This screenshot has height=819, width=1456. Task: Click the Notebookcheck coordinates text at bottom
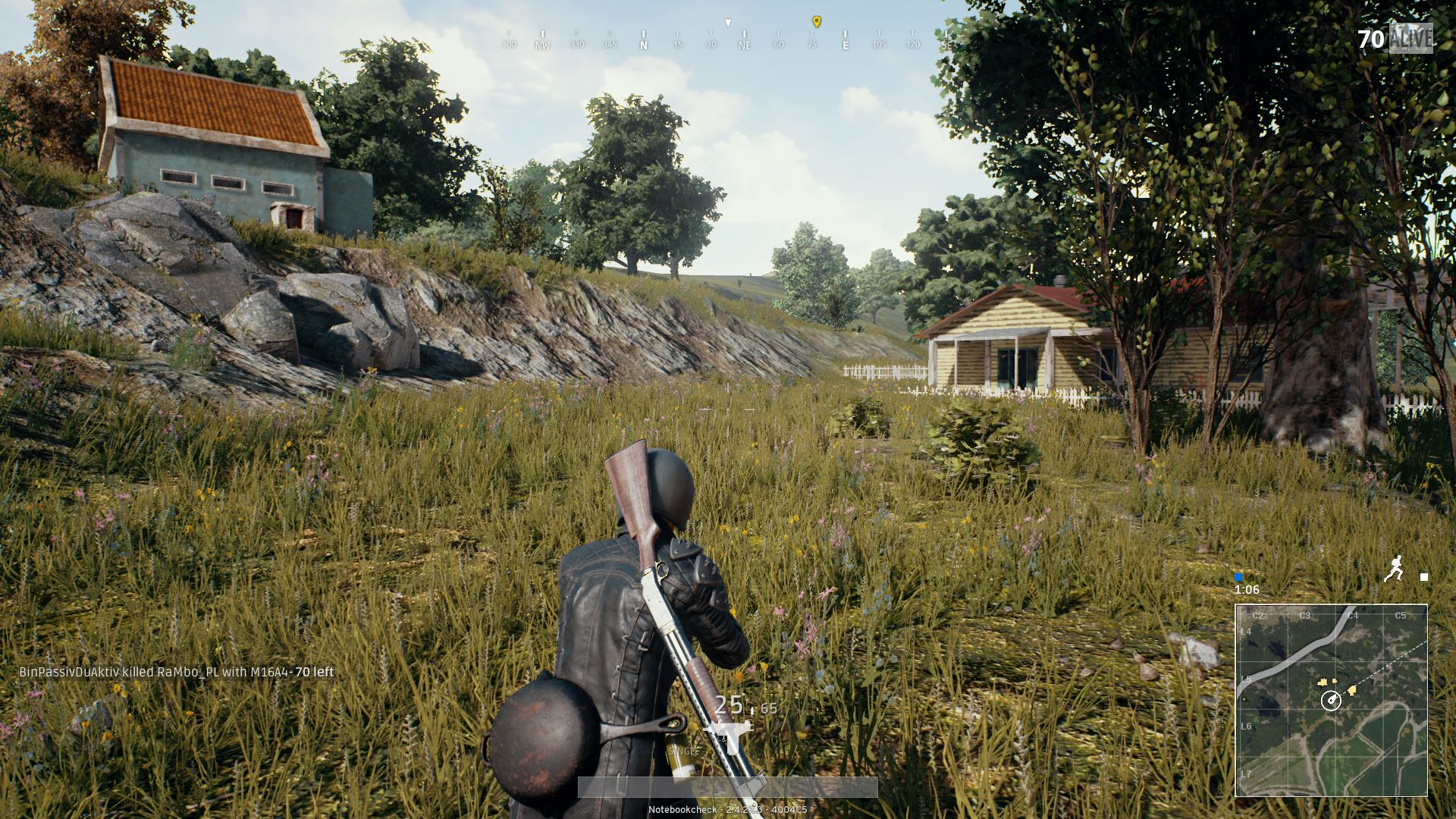(728, 809)
